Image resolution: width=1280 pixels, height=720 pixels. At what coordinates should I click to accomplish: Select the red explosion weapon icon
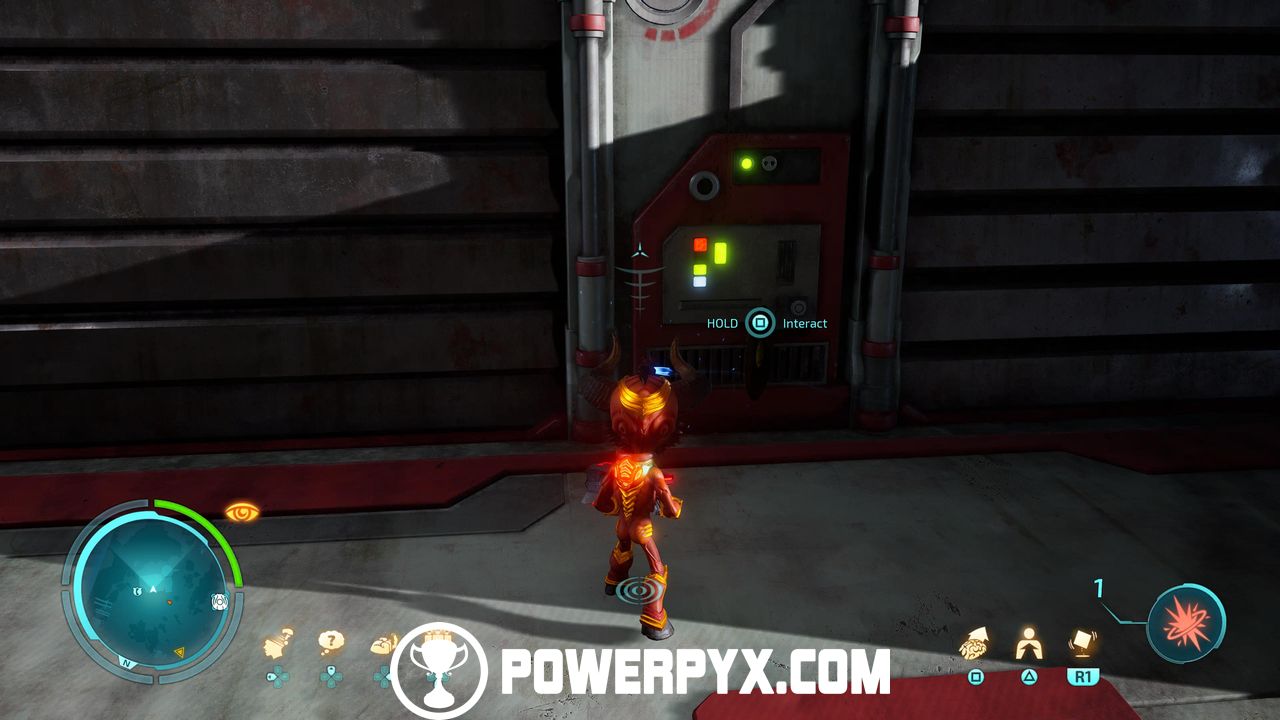1186,621
